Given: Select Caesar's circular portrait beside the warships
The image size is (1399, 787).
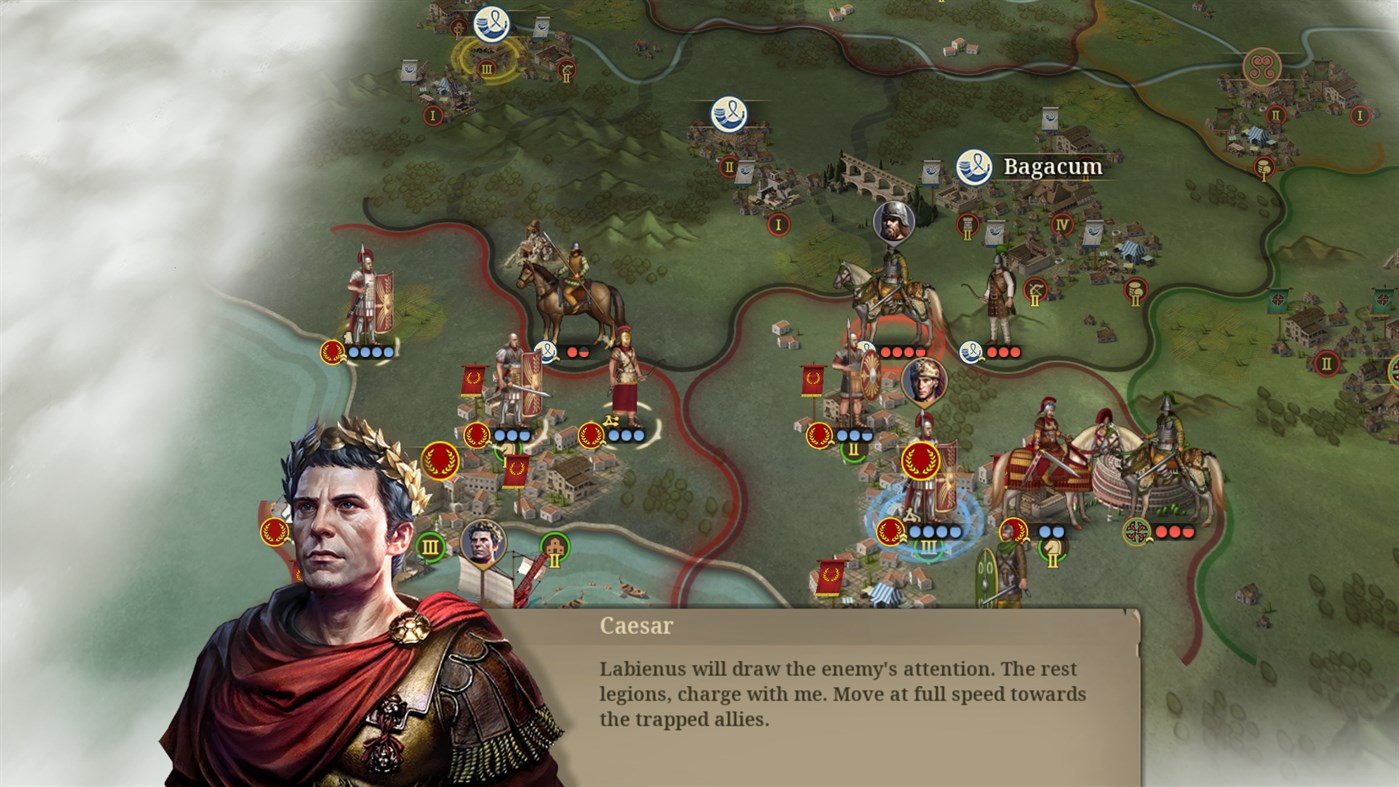Looking at the screenshot, I should pyautogui.click(x=485, y=542).
